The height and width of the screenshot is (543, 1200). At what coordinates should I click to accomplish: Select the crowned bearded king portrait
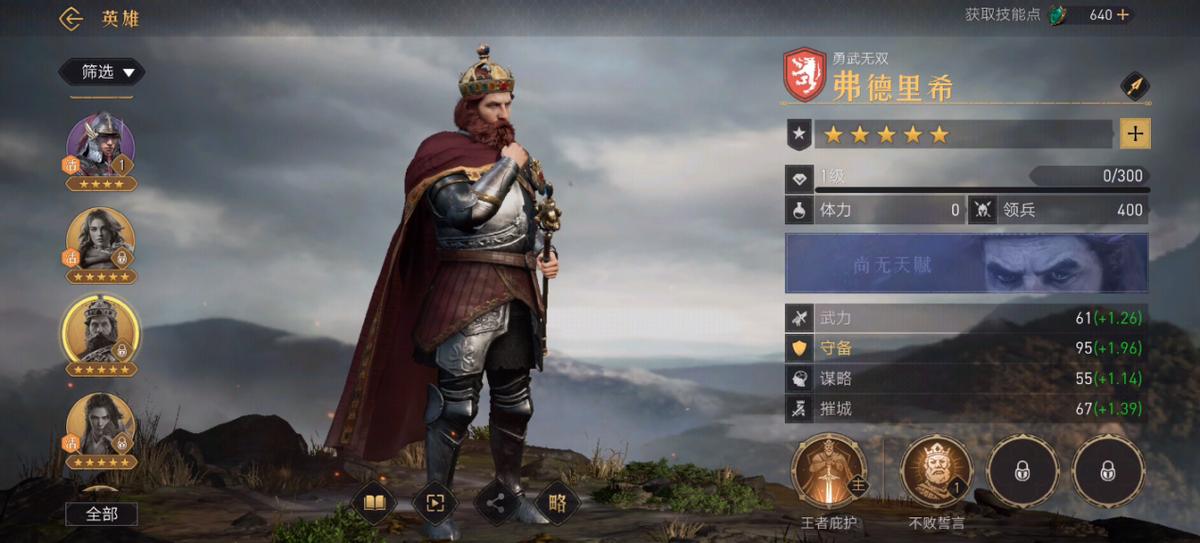(x=100, y=330)
